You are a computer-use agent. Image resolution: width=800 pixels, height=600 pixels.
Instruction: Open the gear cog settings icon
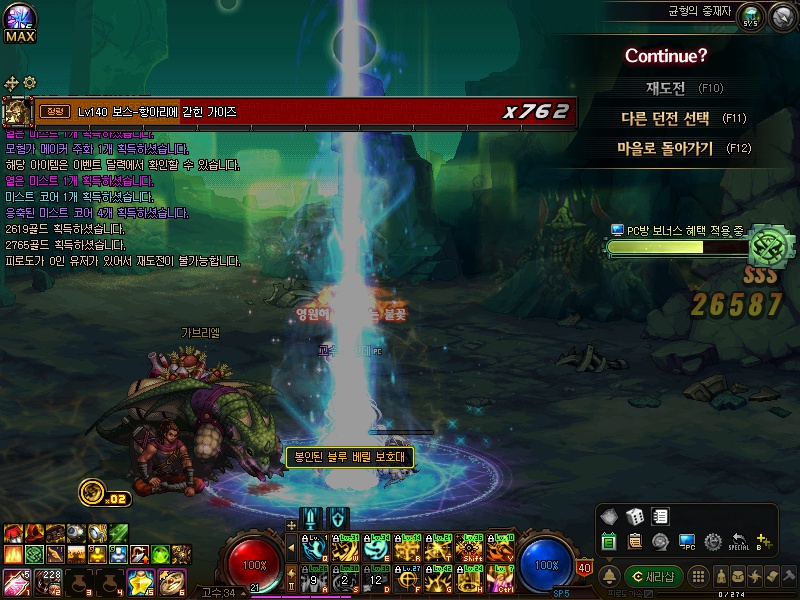(x=713, y=542)
